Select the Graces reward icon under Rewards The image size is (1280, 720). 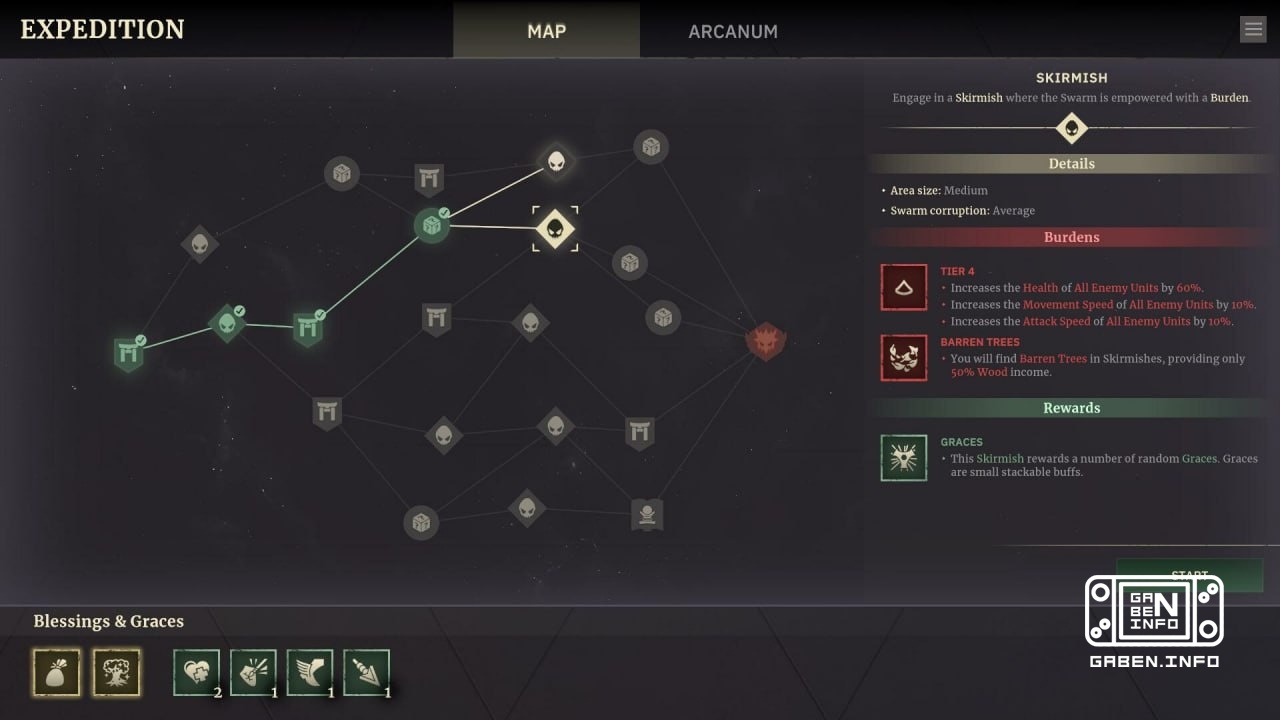[x=903, y=458]
